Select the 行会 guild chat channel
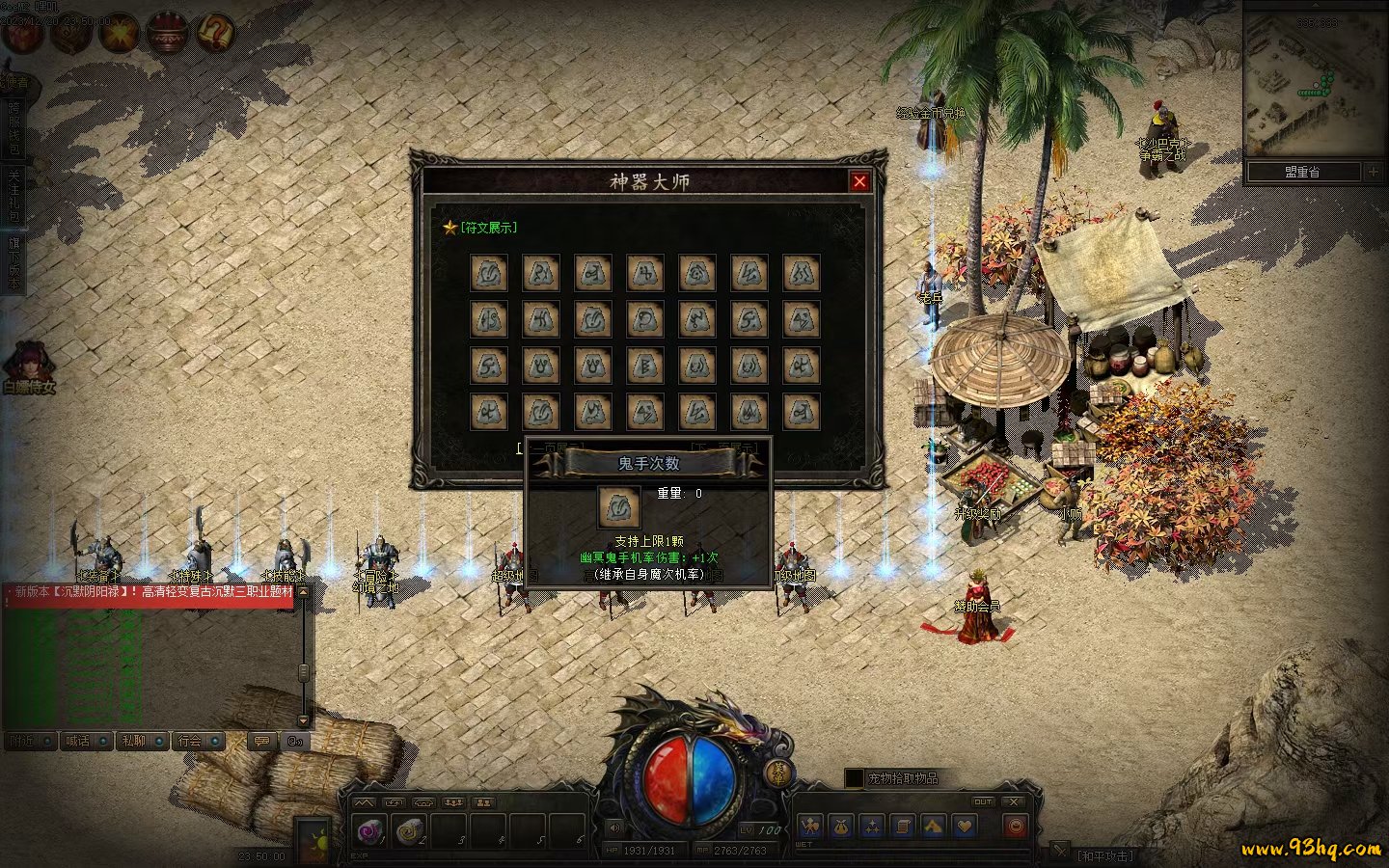The width and height of the screenshot is (1389, 868). click(191, 741)
